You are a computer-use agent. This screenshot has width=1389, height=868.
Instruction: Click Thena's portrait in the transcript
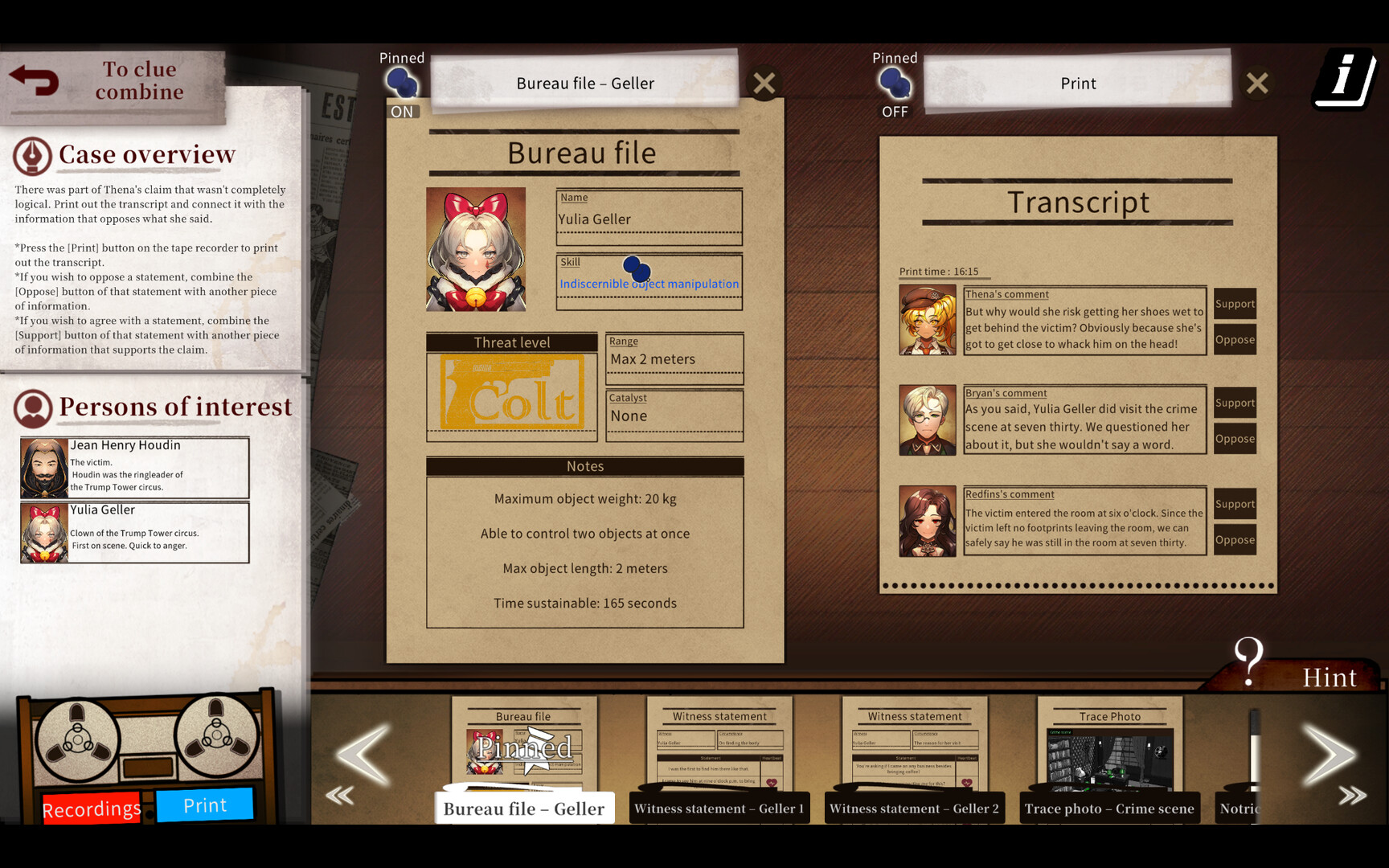pyautogui.click(x=927, y=319)
